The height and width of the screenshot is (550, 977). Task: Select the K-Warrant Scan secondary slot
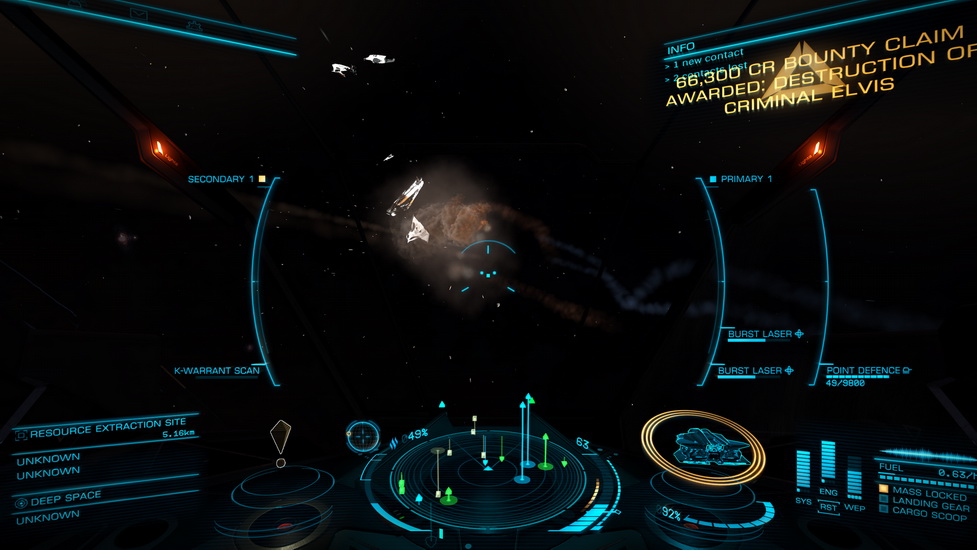pos(217,371)
